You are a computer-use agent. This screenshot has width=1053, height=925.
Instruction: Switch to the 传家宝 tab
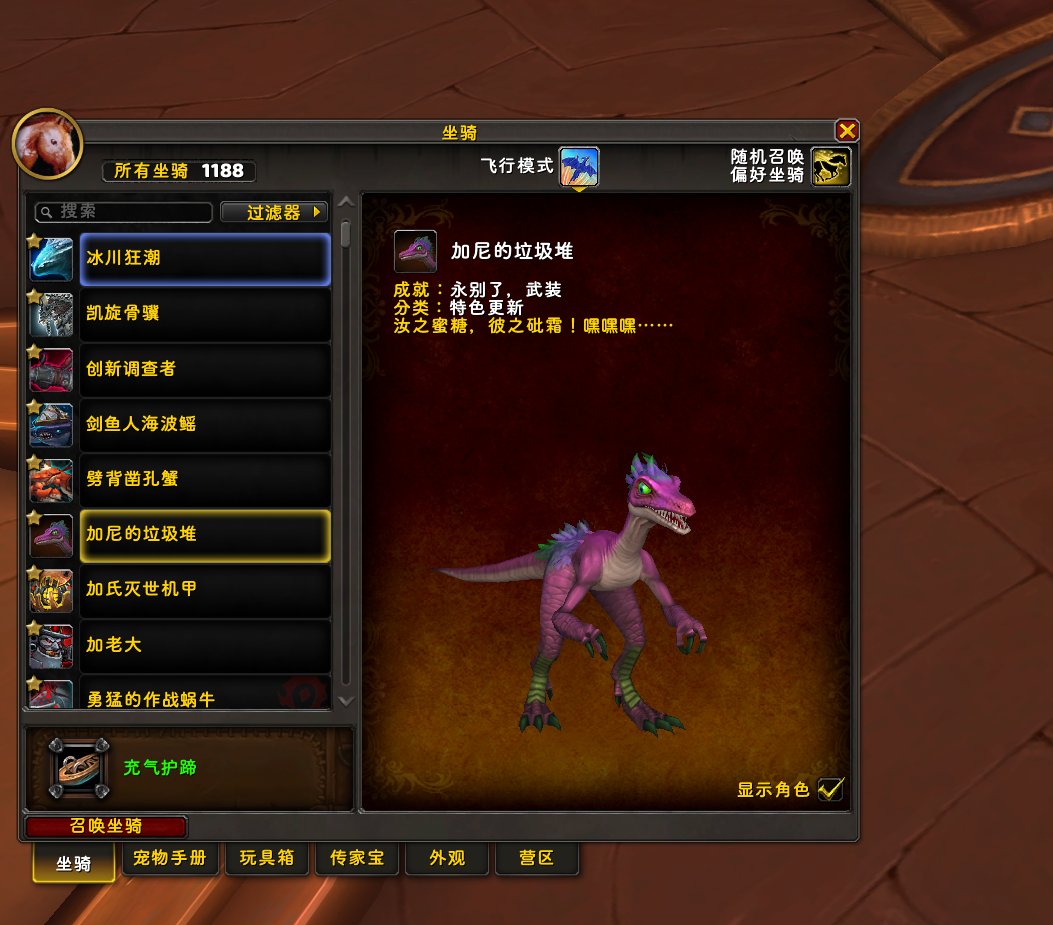tap(357, 858)
